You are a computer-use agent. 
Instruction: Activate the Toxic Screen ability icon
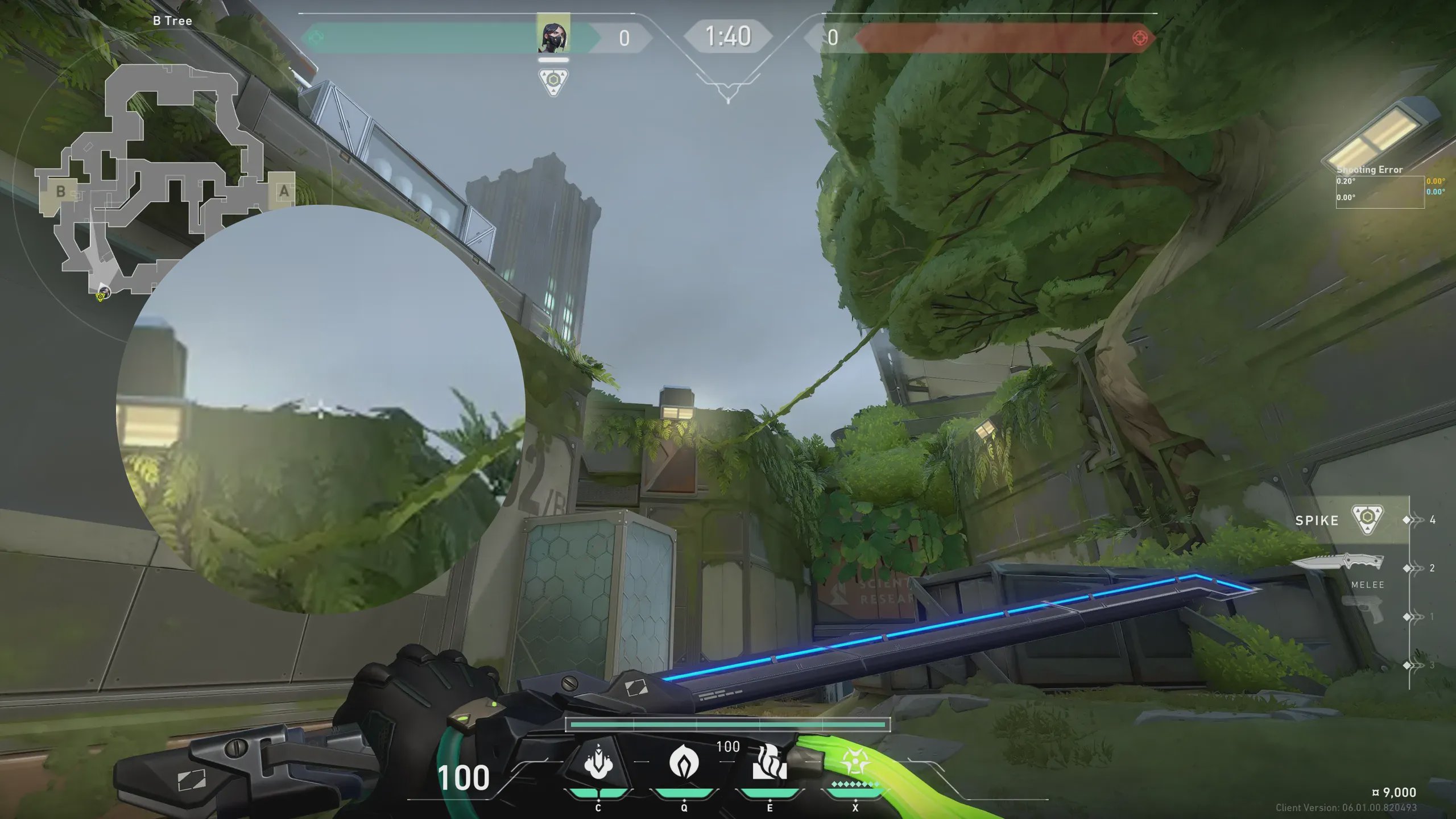pos(770,763)
